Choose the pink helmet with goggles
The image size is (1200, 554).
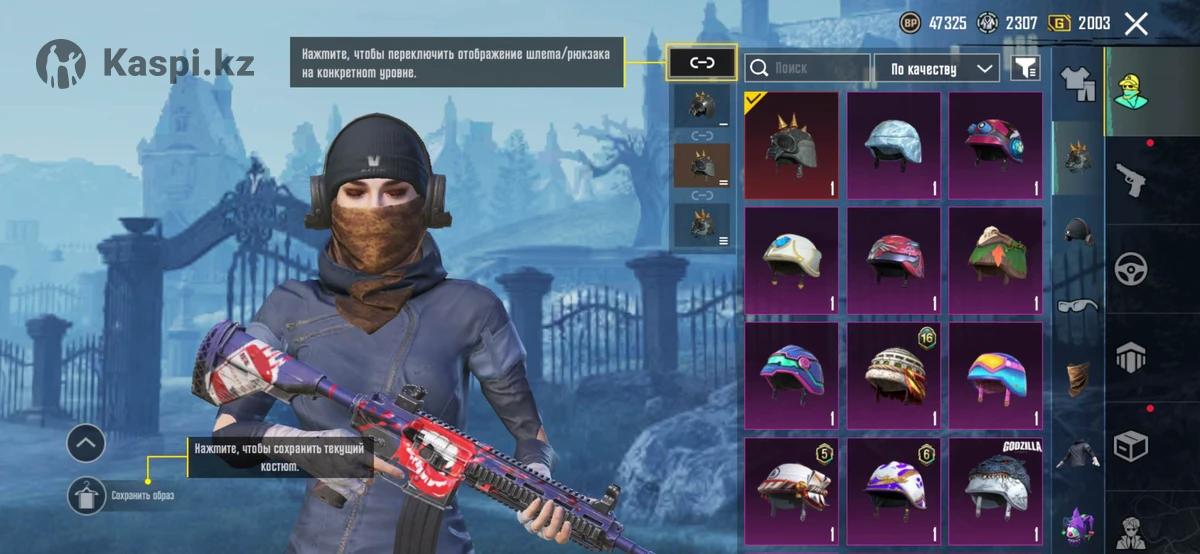[996, 146]
